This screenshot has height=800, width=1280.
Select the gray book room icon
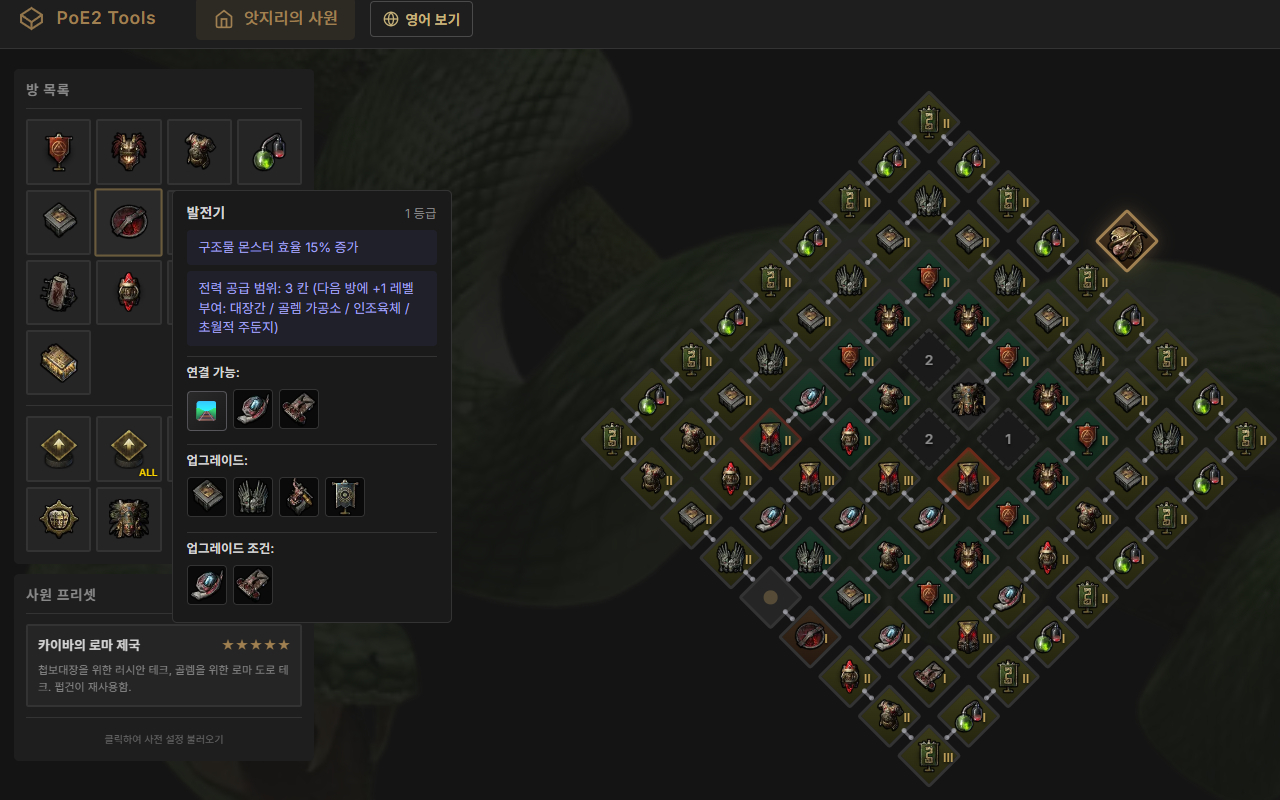pos(58,221)
